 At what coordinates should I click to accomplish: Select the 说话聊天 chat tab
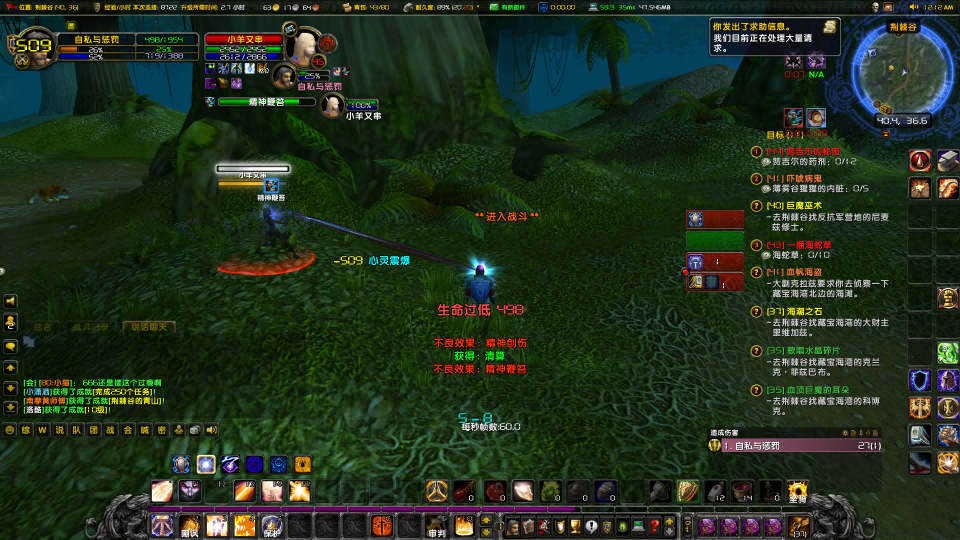149,326
